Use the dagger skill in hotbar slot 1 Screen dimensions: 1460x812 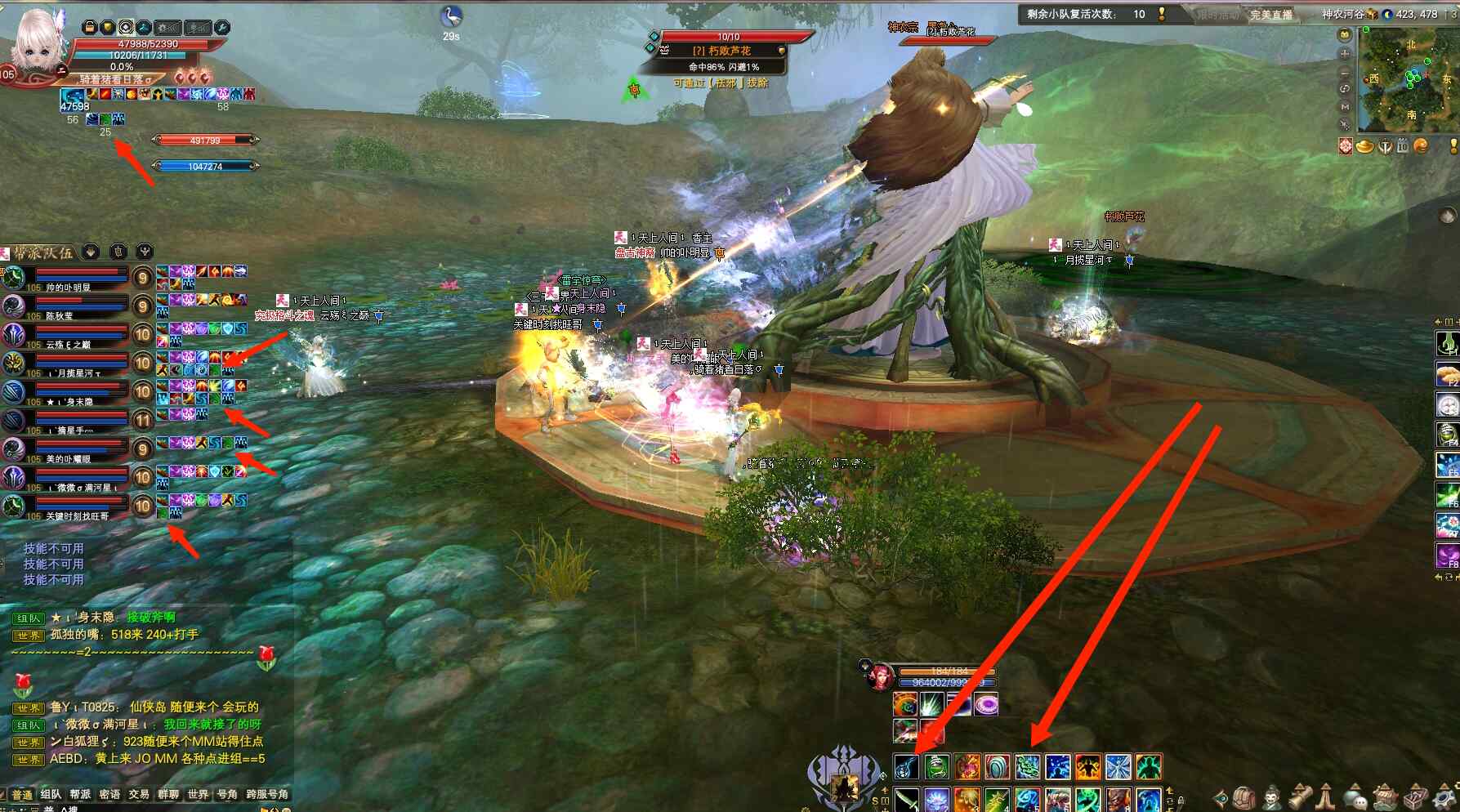(906, 799)
